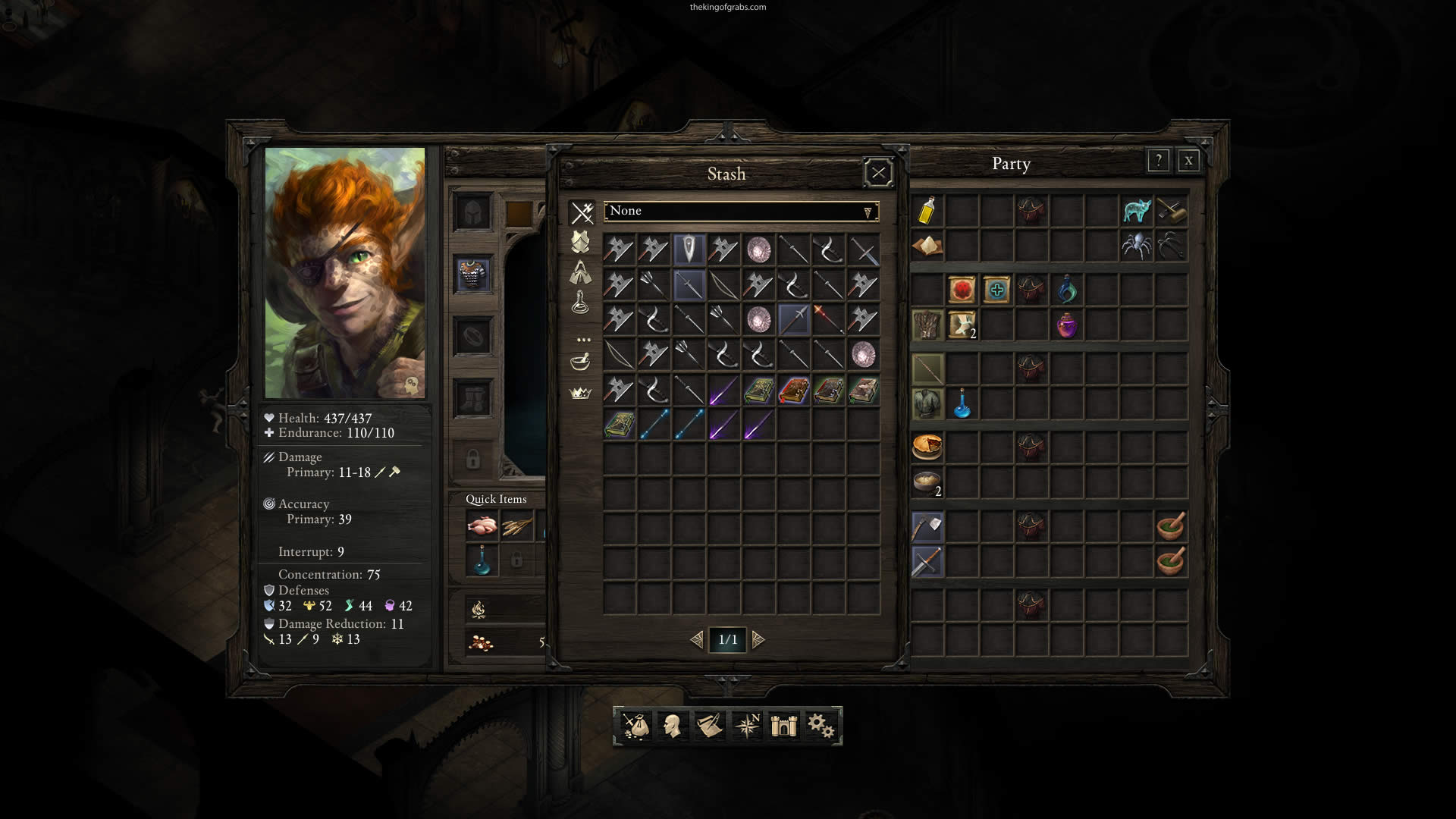This screenshot has width=1456, height=819.
Task: Open the gear options menu
Action: point(821,726)
